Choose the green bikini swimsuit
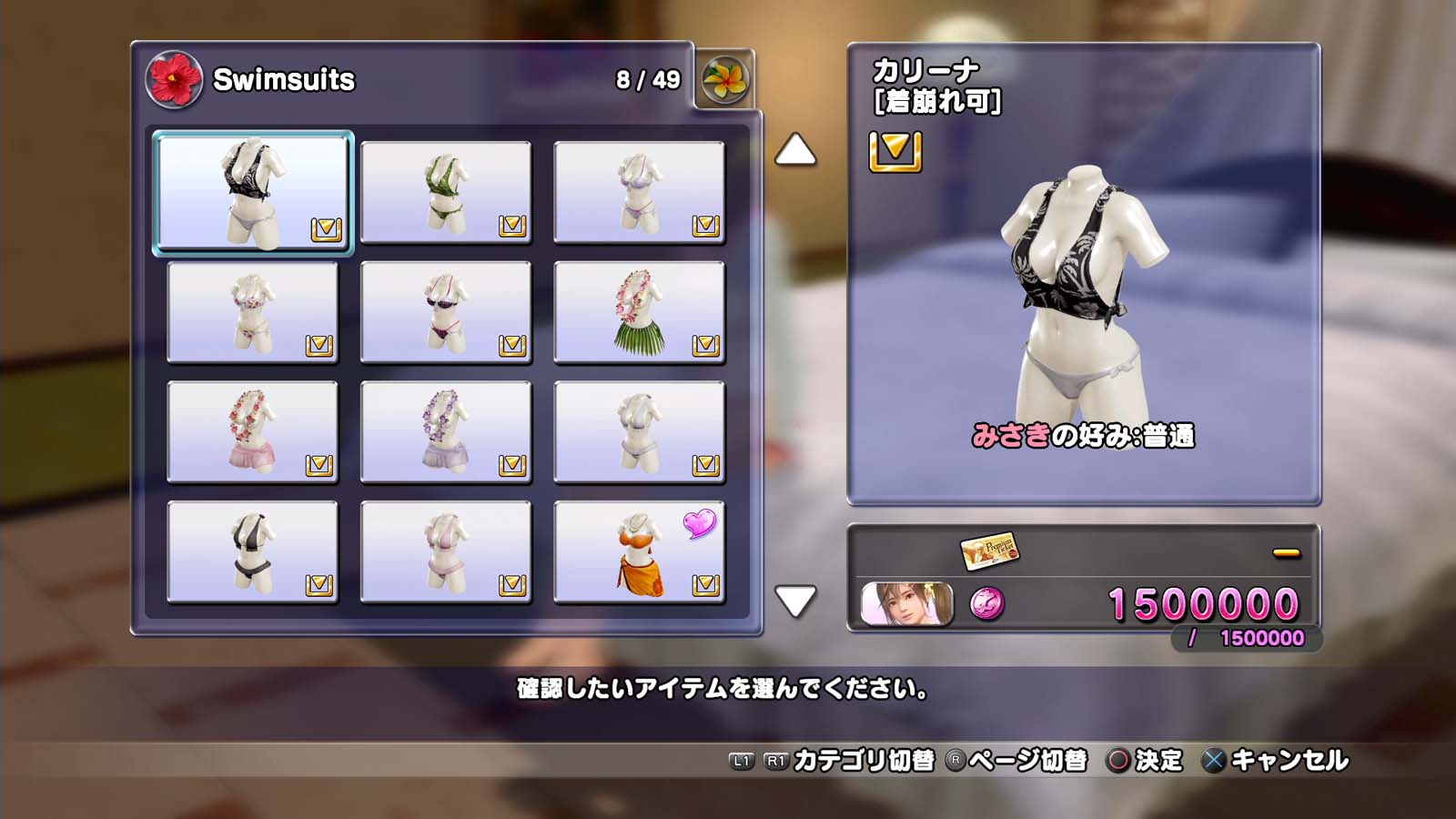Screen dimensions: 1456x819 (x=446, y=192)
